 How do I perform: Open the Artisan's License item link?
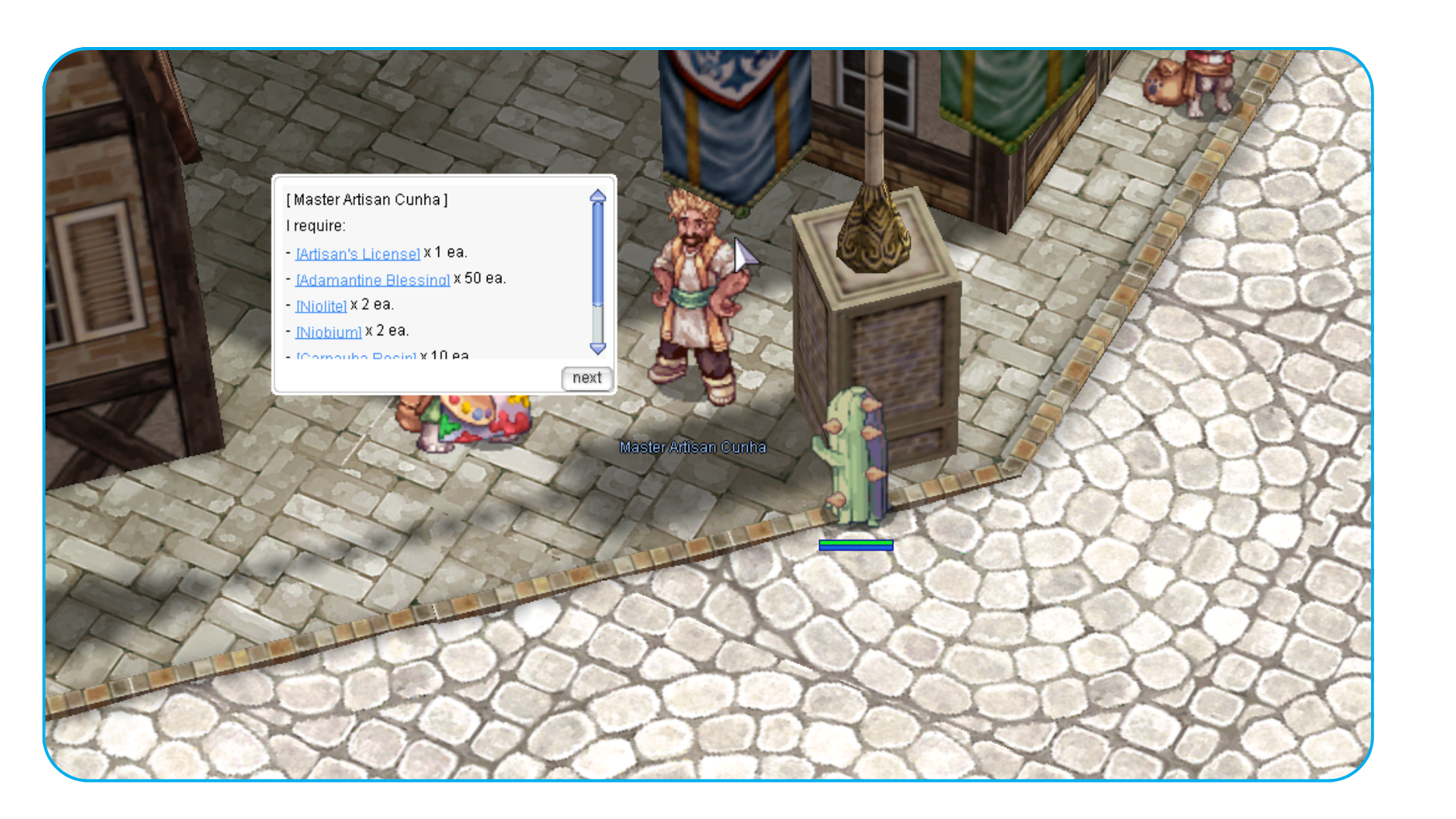[x=357, y=253]
